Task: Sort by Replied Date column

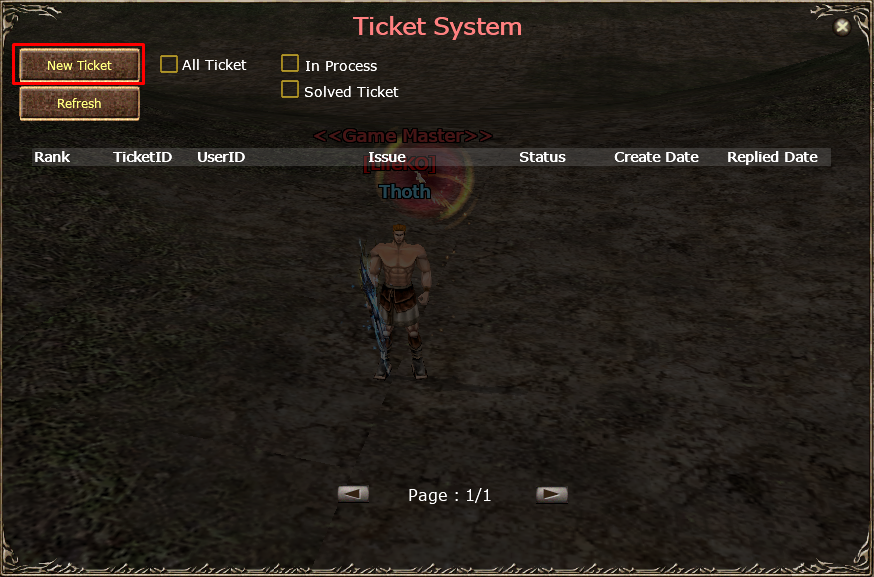Action: tap(772, 157)
